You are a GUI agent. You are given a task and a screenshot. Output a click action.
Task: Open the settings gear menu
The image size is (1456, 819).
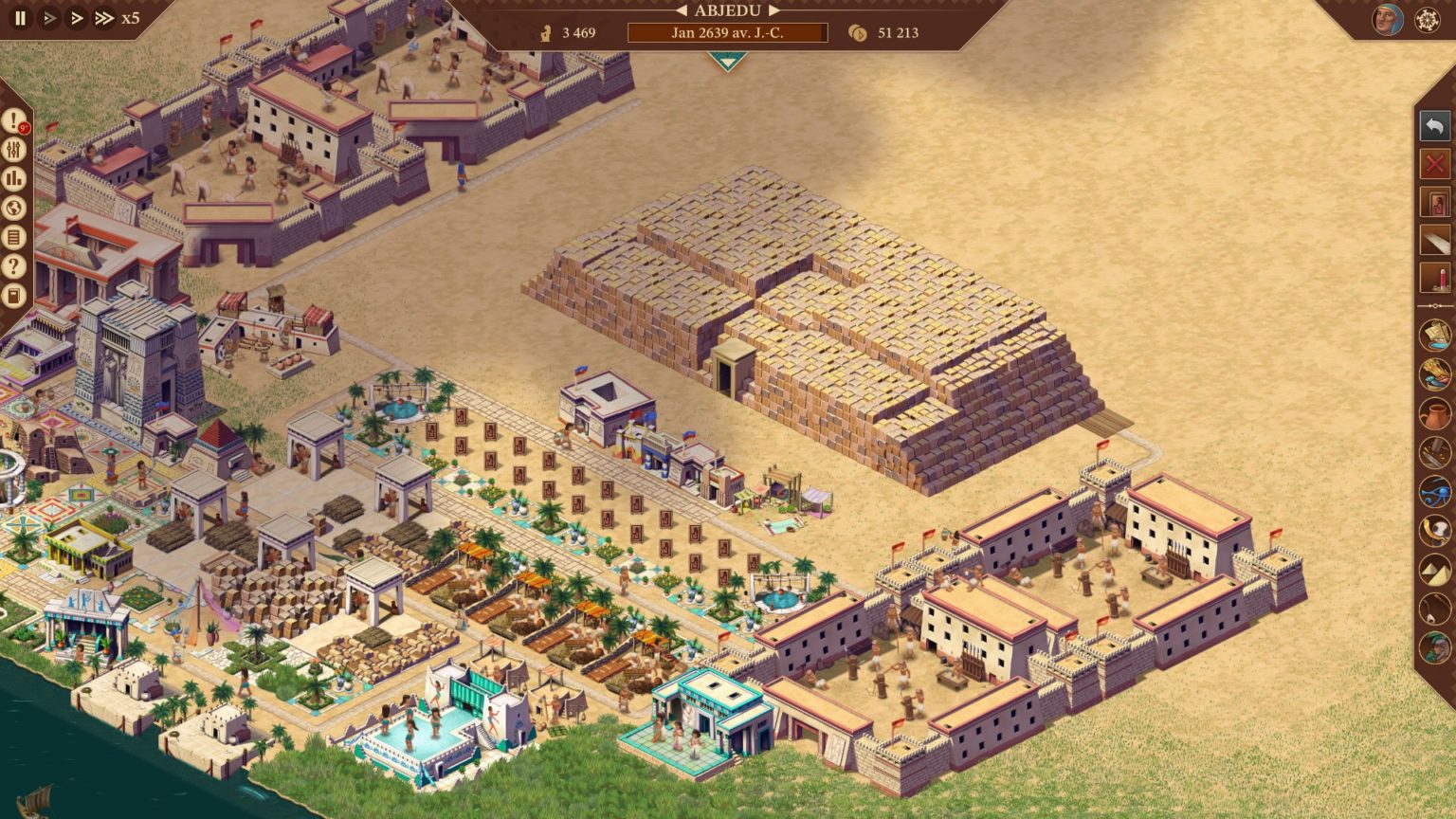point(1428,20)
